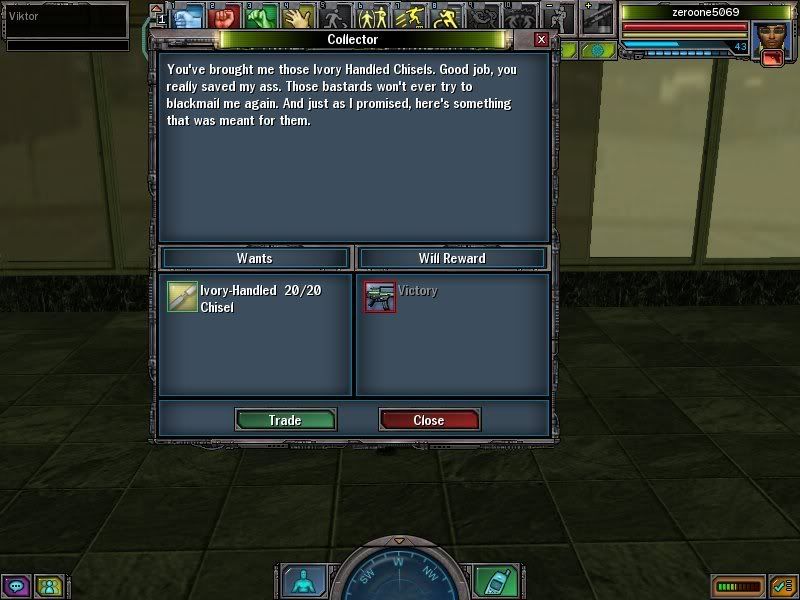
Task: Select the Ivory-Handled Chisel item icon
Action: [x=182, y=298]
